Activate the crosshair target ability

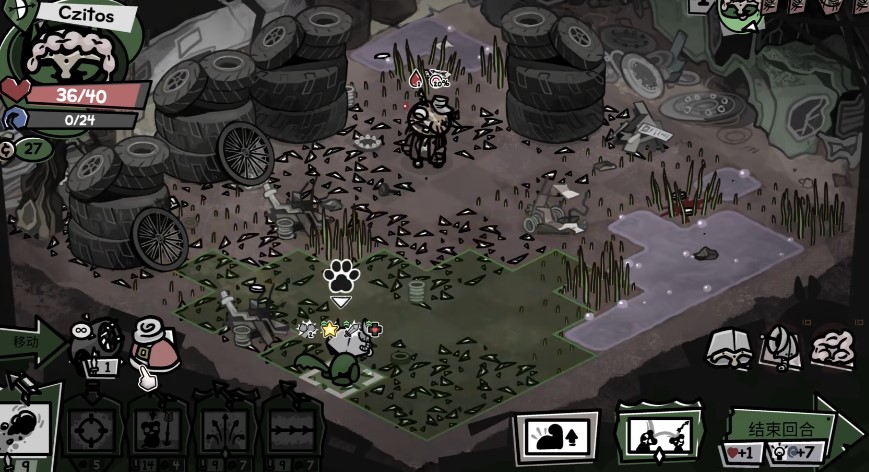pos(91,431)
